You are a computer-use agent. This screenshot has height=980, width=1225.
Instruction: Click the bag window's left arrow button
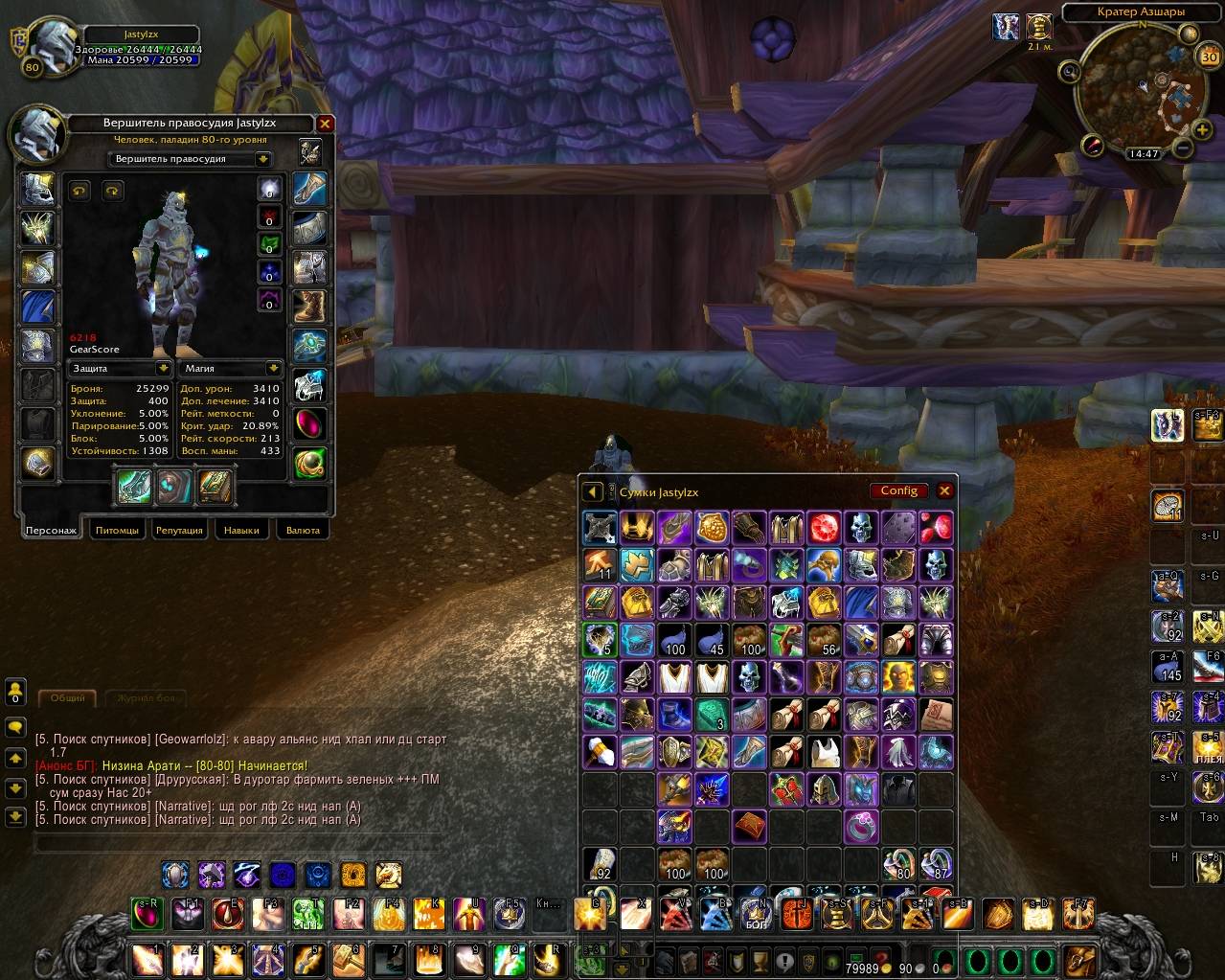(x=592, y=491)
